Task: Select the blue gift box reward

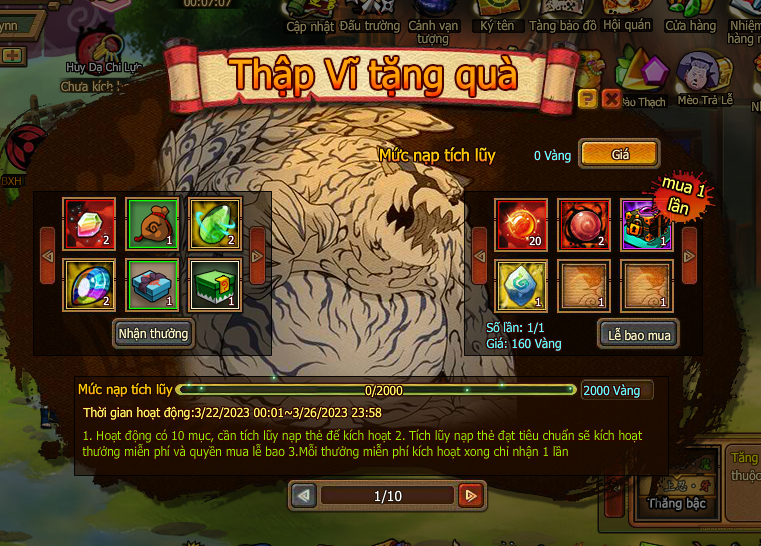Action: 152,285
